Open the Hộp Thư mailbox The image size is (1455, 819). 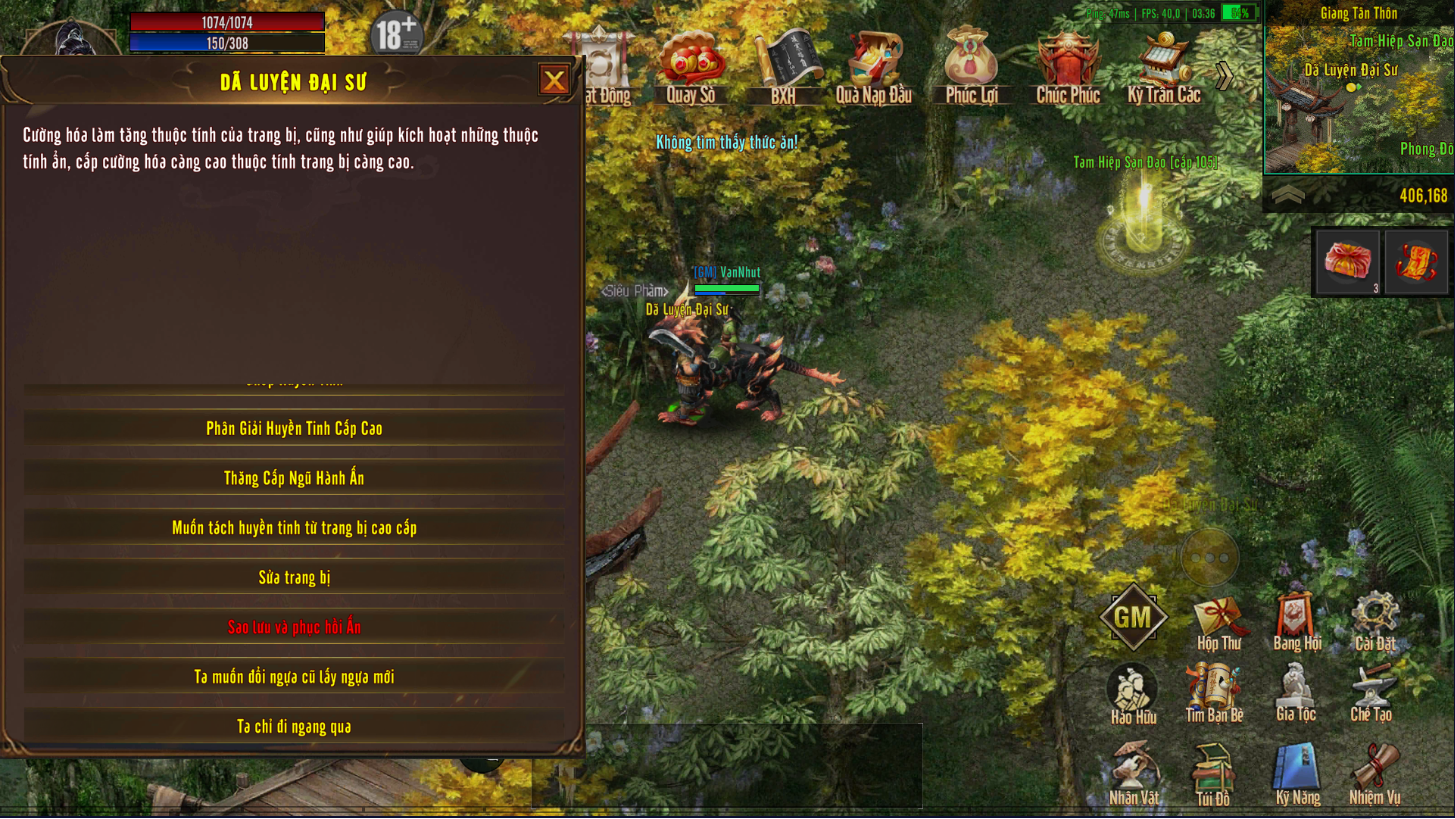pos(1219,622)
